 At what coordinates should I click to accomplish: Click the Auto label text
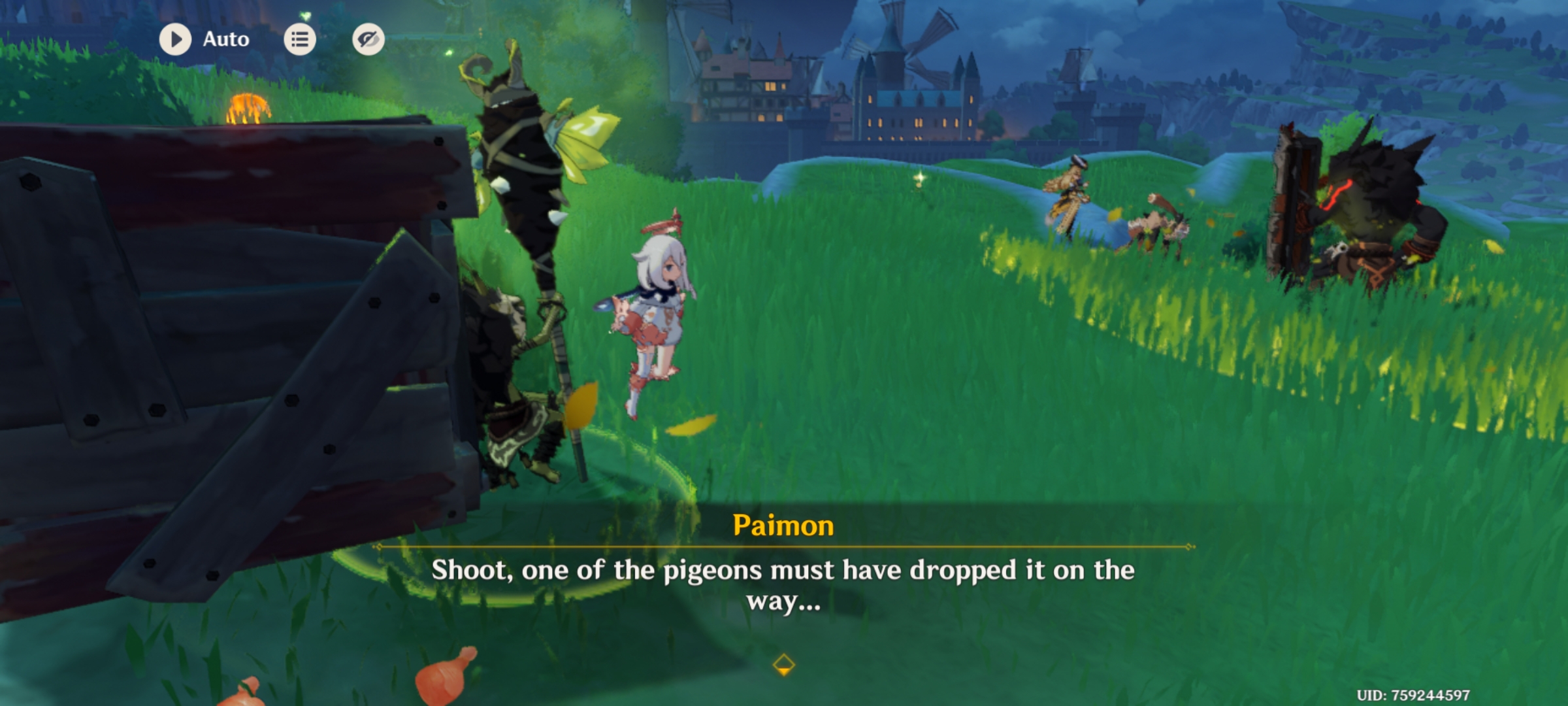[225, 39]
